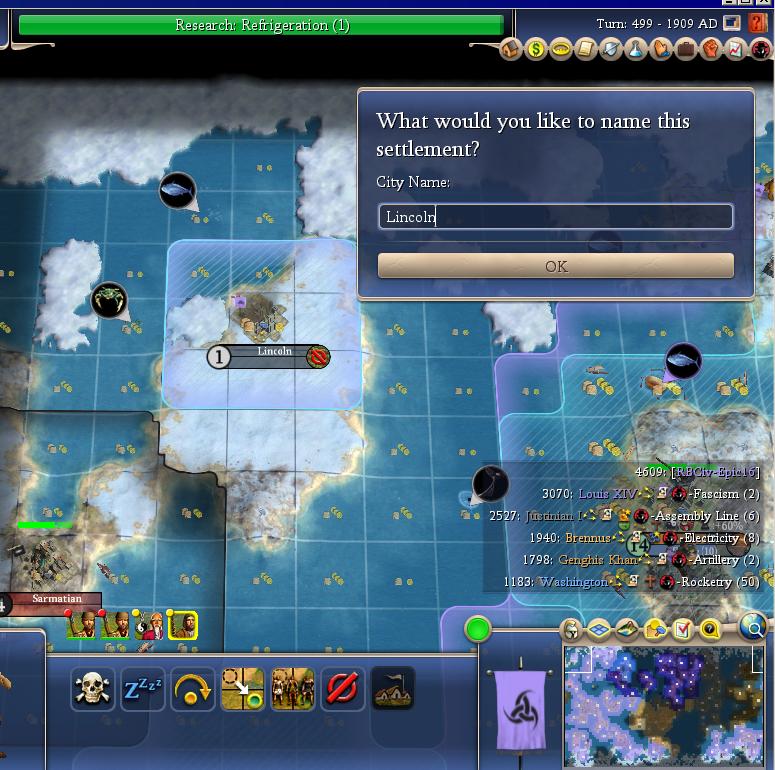This screenshot has height=770, width=775.
Task: Activate the go-to move mode button
Action: pos(242,689)
